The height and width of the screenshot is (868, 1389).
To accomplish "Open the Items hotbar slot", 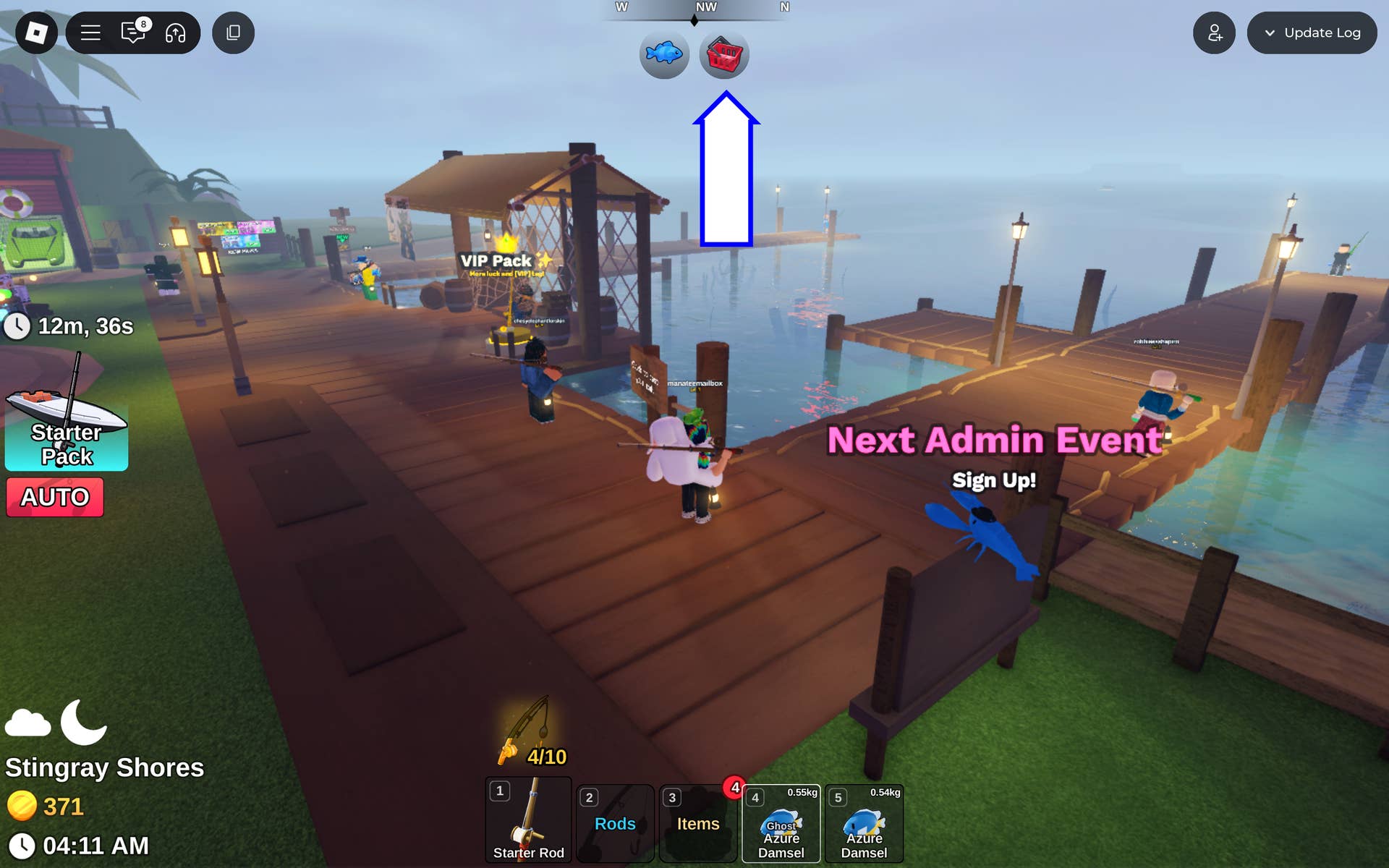I will [x=698, y=824].
